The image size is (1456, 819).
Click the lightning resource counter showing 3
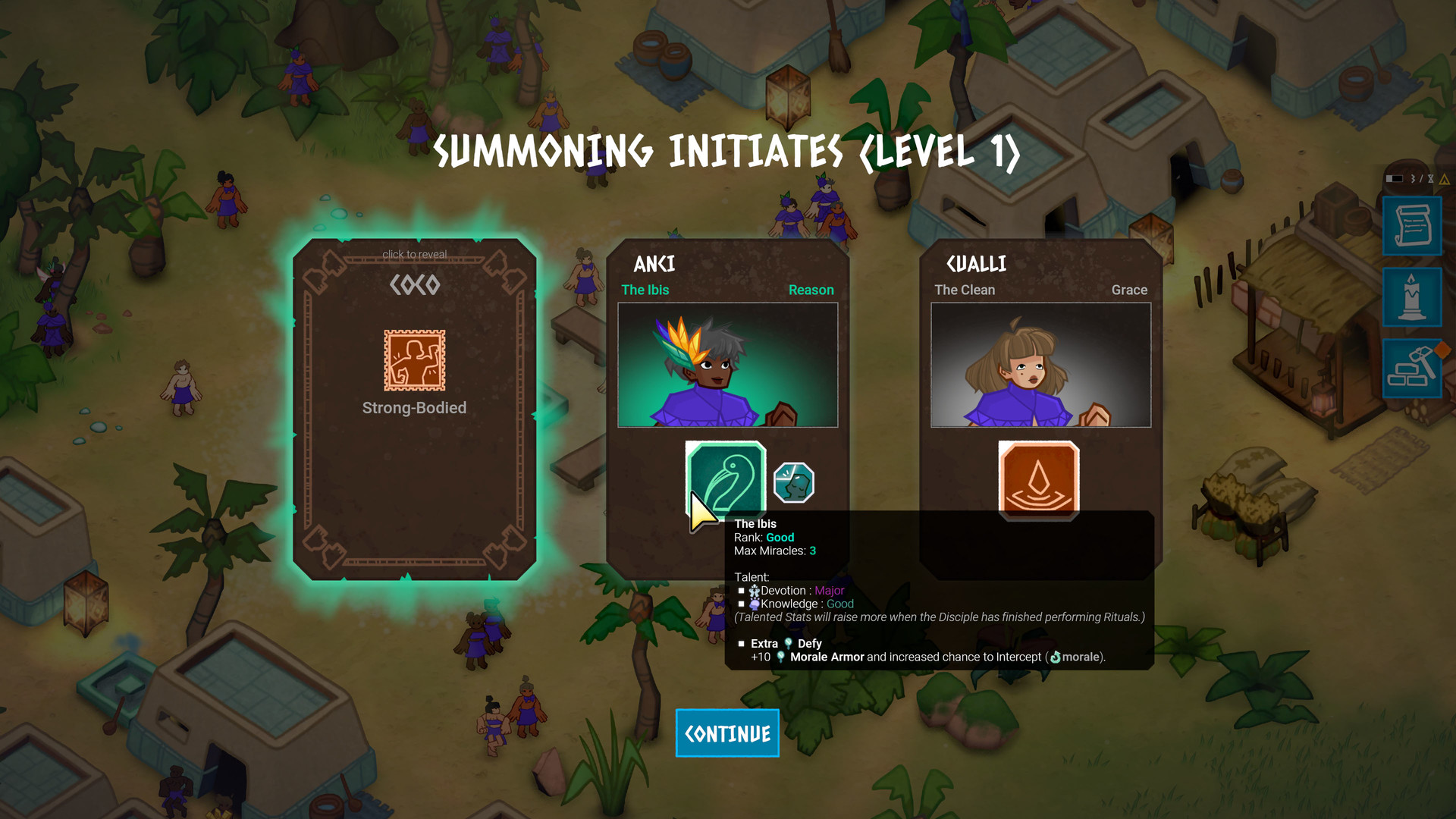[1412, 179]
